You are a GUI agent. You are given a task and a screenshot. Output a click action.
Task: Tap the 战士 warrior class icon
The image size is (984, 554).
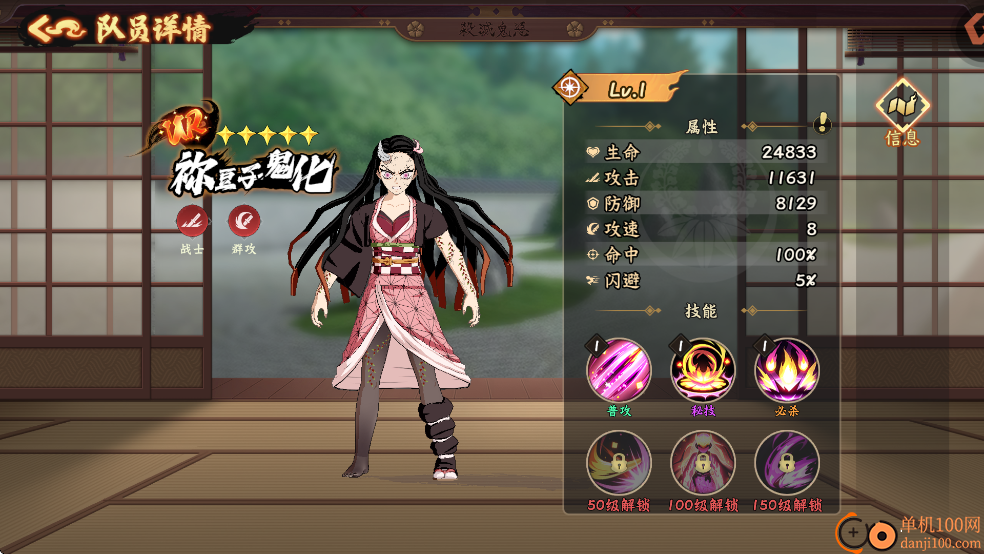192,221
